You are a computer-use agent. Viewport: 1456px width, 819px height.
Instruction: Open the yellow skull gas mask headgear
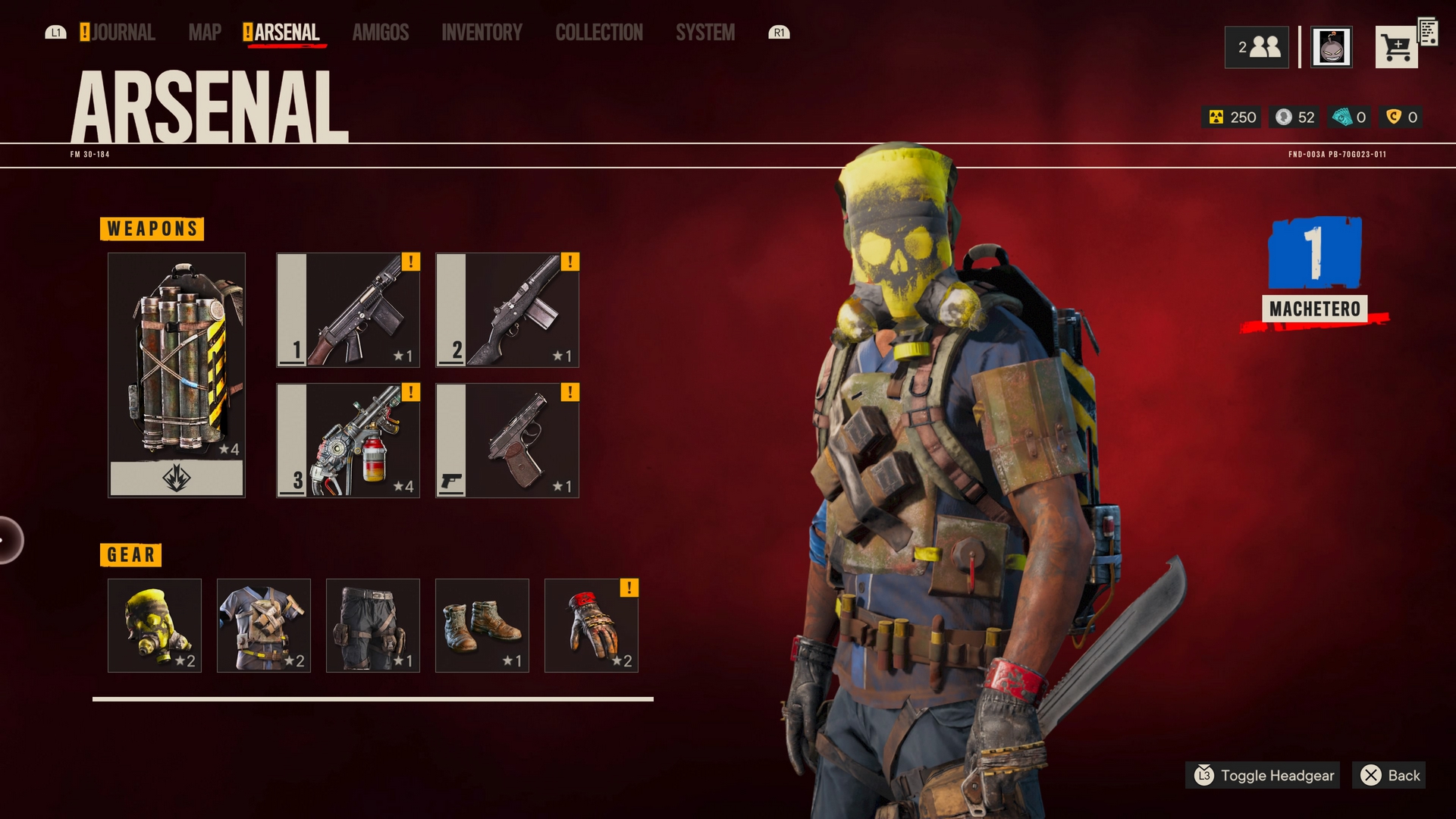[155, 626]
